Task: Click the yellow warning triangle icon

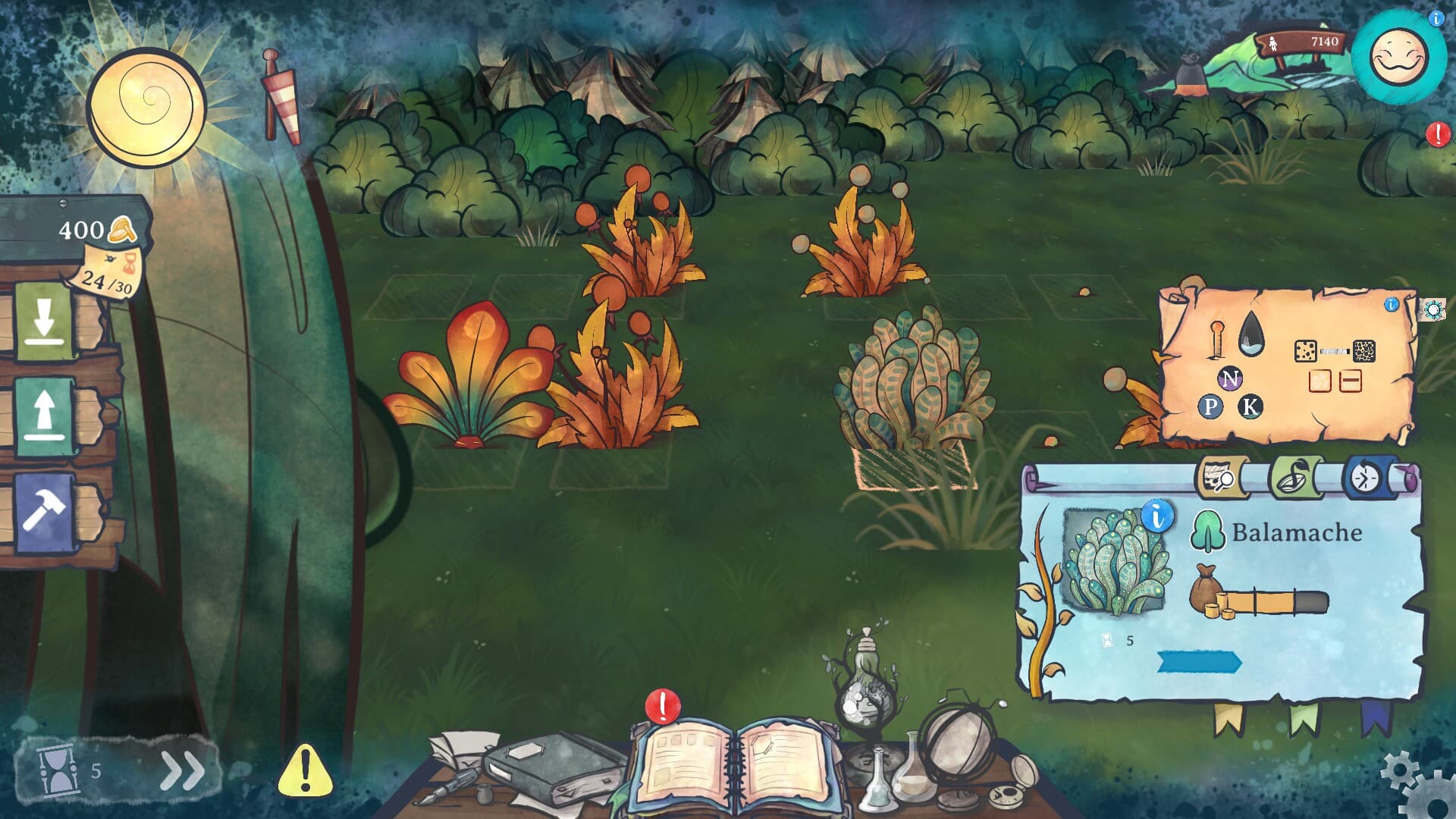Action: coord(305,770)
